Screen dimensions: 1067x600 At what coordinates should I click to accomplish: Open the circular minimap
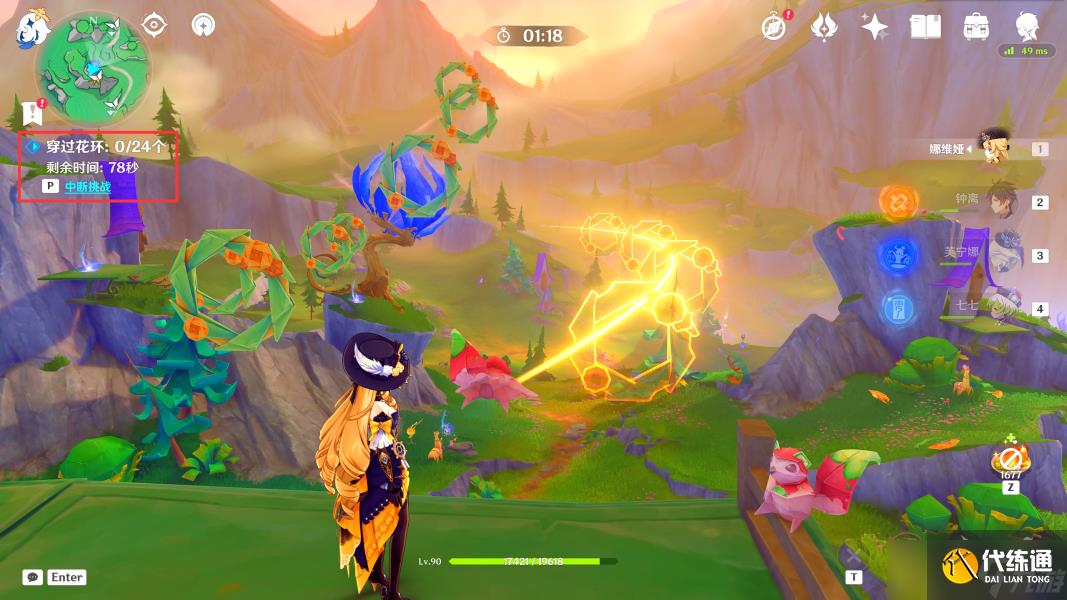click(x=93, y=70)
